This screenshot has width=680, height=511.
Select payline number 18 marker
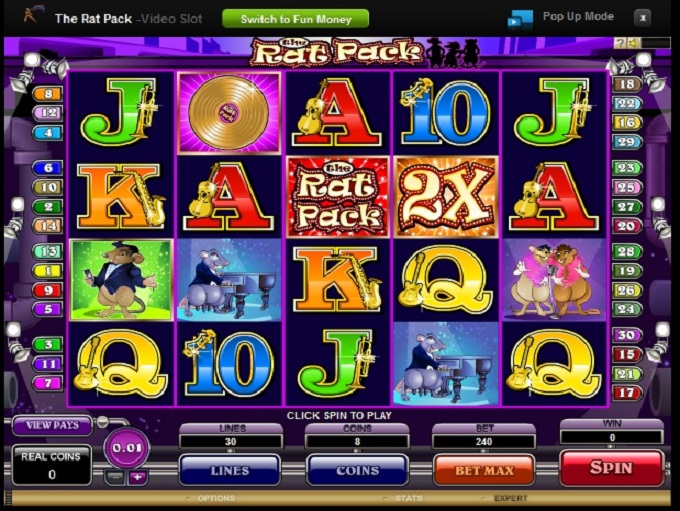[x=627, y=85]
